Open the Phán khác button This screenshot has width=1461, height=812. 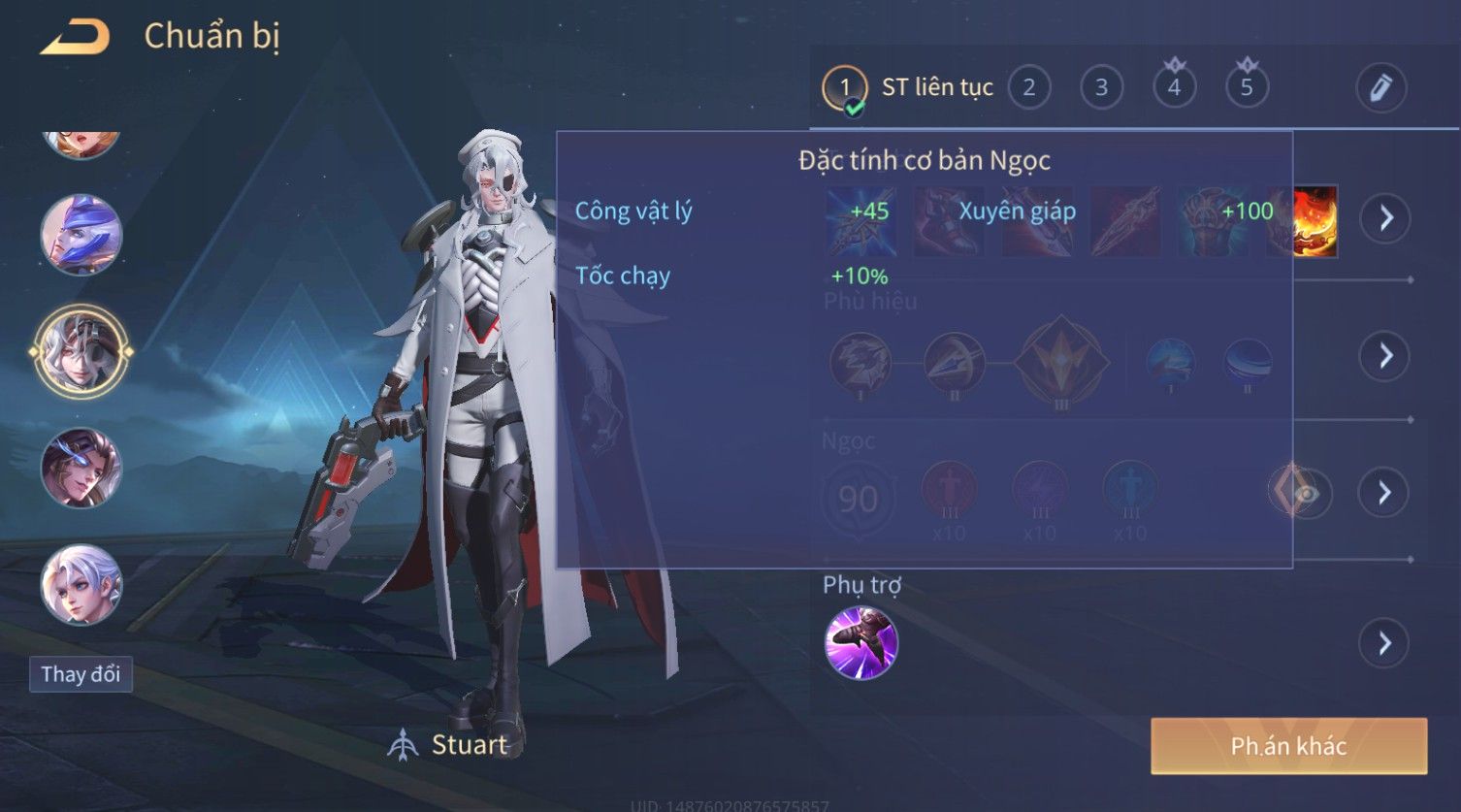[1288, 746]
